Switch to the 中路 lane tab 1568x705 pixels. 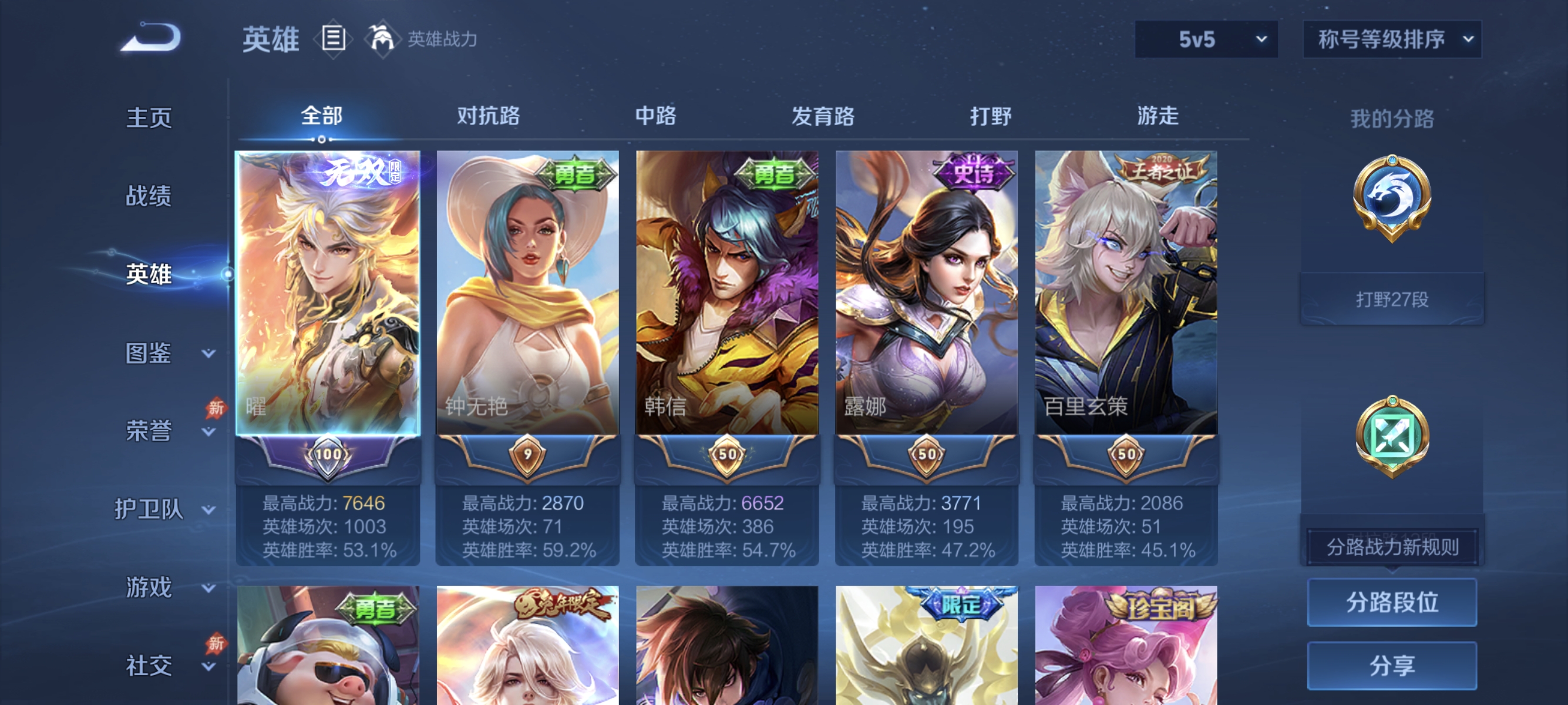656,117
